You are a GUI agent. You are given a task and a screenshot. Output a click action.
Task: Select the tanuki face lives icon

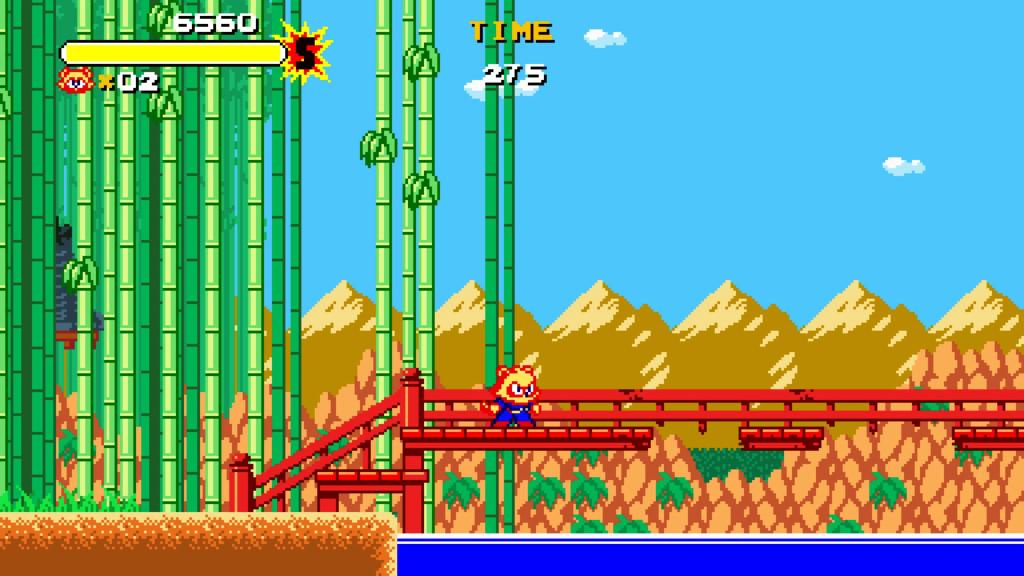76,80
